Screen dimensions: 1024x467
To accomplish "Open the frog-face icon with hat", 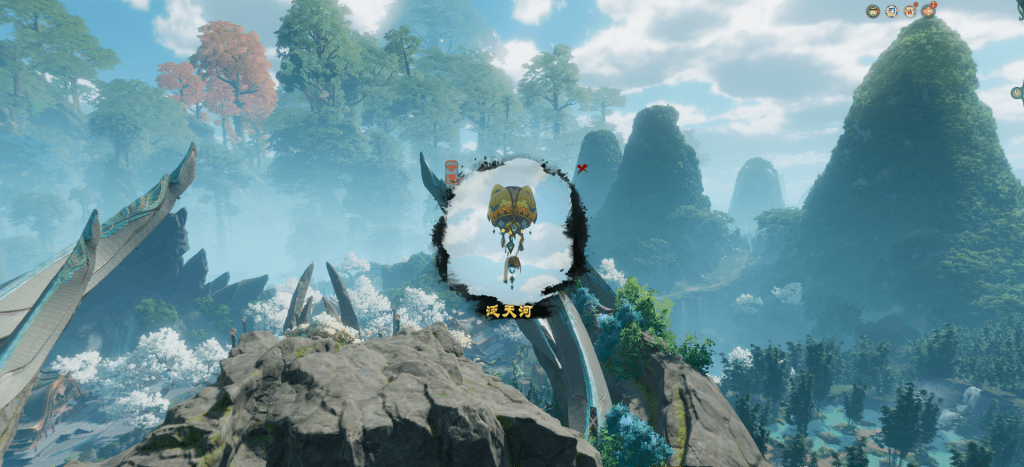I will pyautogui.click(x=873, y=11).
